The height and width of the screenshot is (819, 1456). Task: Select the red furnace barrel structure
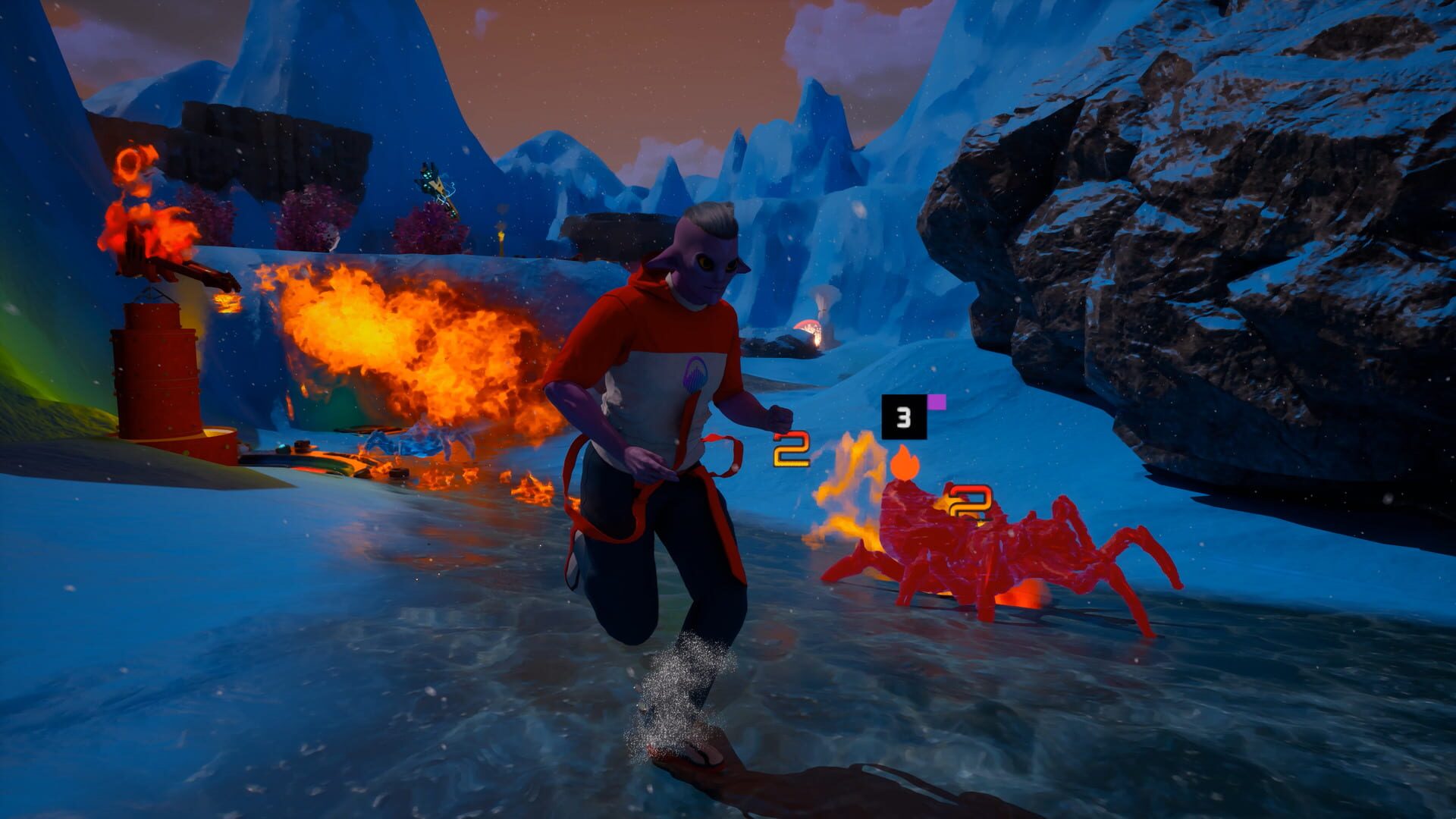[153, 376]
